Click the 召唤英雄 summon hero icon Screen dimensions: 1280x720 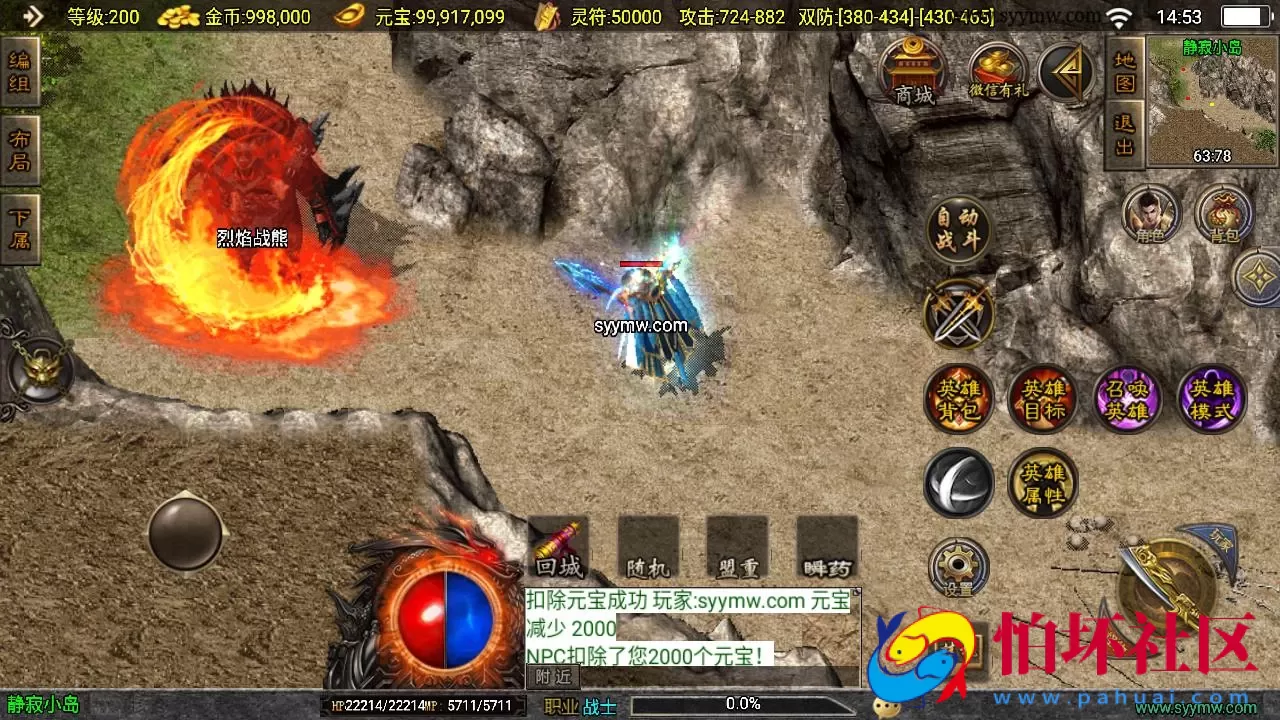(1127, 398)
